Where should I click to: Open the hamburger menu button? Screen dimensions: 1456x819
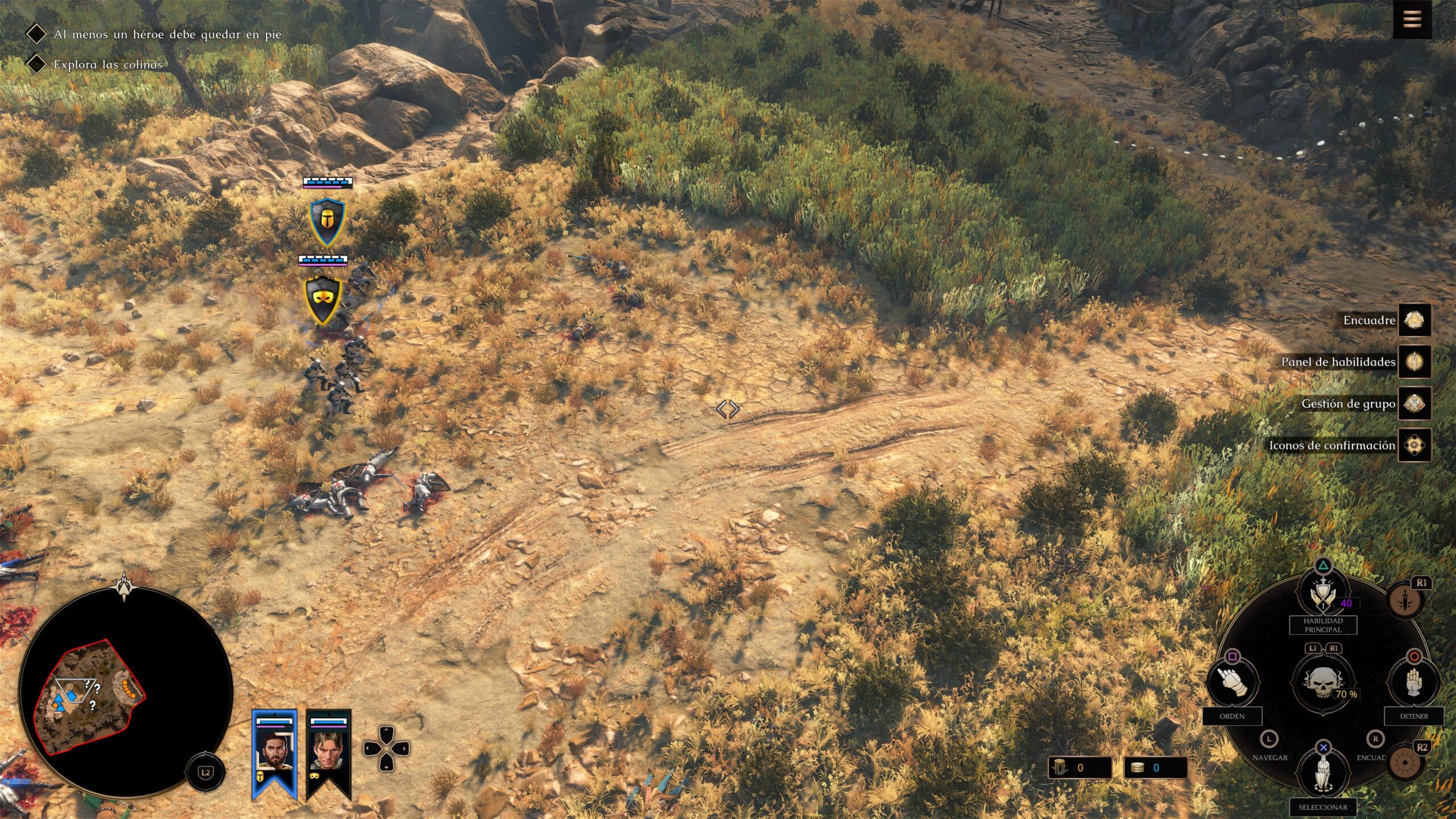(1412, 20)
